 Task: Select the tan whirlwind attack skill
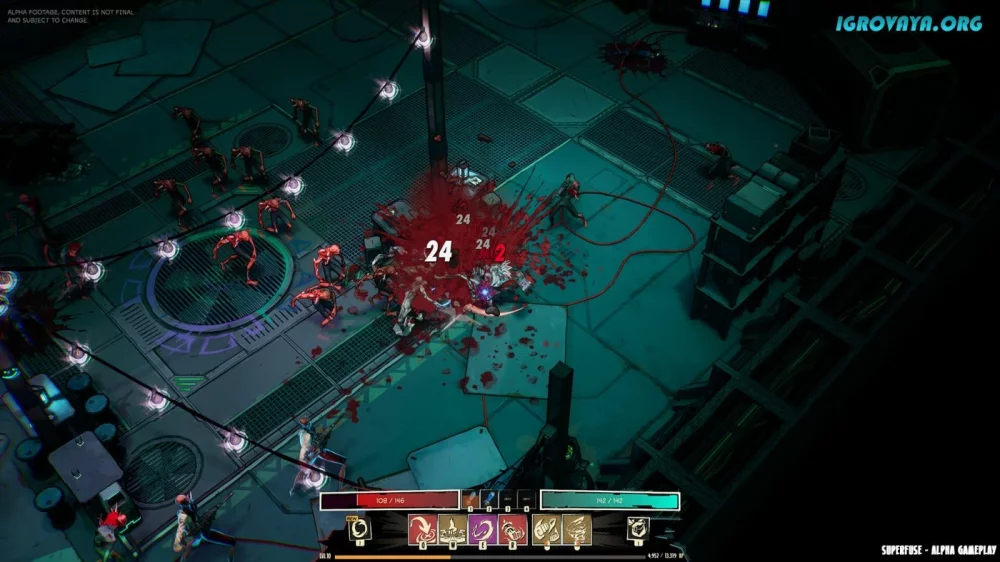pyautogui.click(x=577, y=530)
